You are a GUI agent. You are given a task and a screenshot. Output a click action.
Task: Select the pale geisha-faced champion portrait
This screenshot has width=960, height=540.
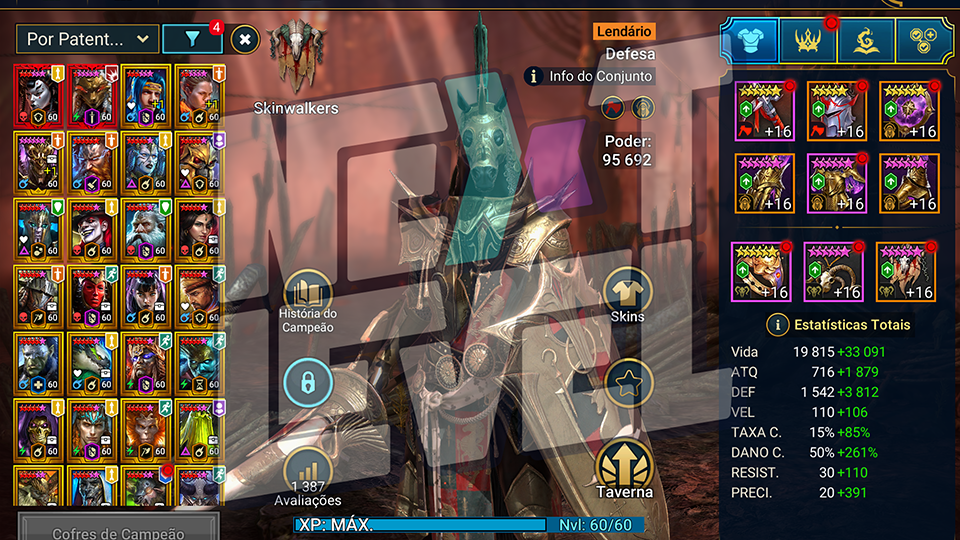click(39, 96)
